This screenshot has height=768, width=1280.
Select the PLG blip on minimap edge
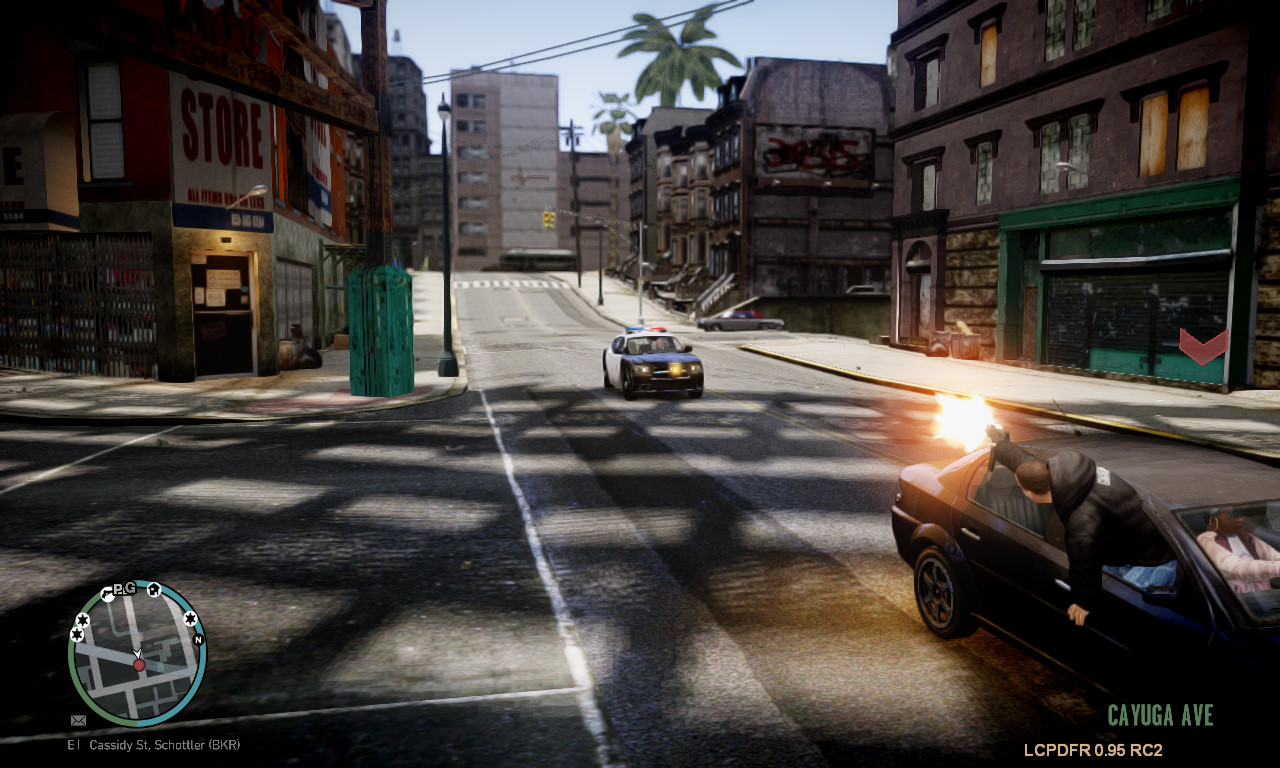(125, 588)
